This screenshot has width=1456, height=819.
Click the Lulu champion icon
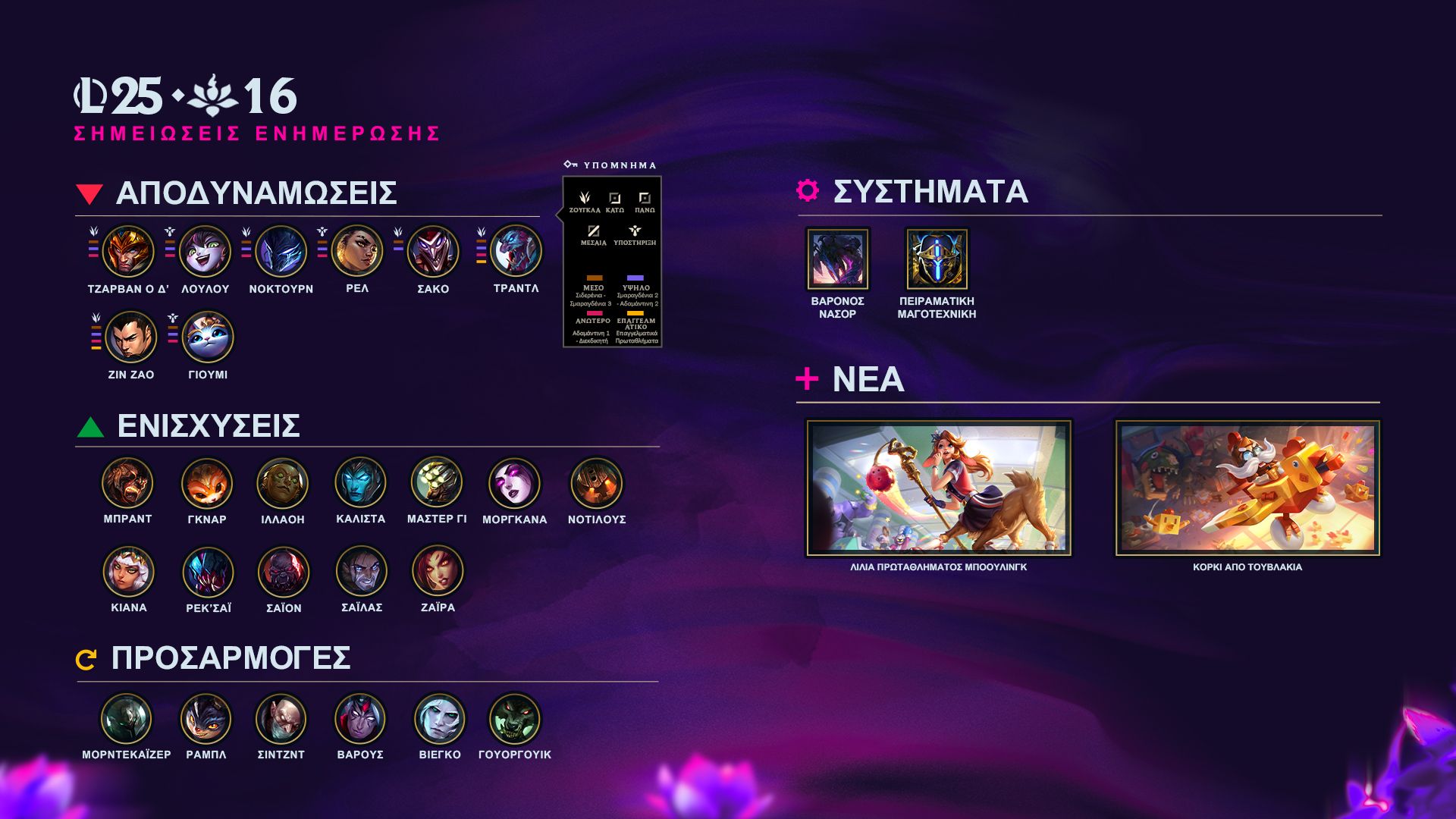205,252
